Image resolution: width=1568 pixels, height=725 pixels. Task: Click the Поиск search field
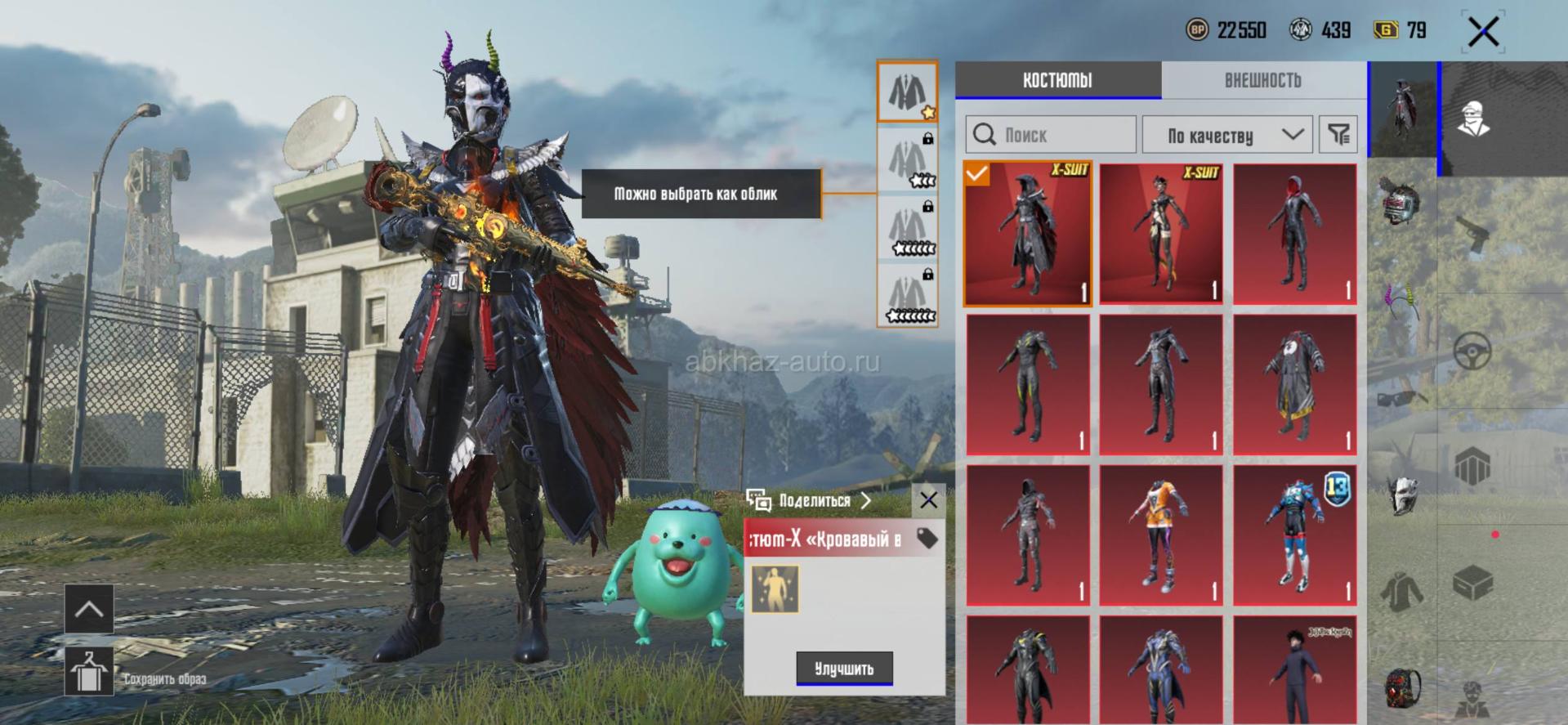click(1051, 135)
